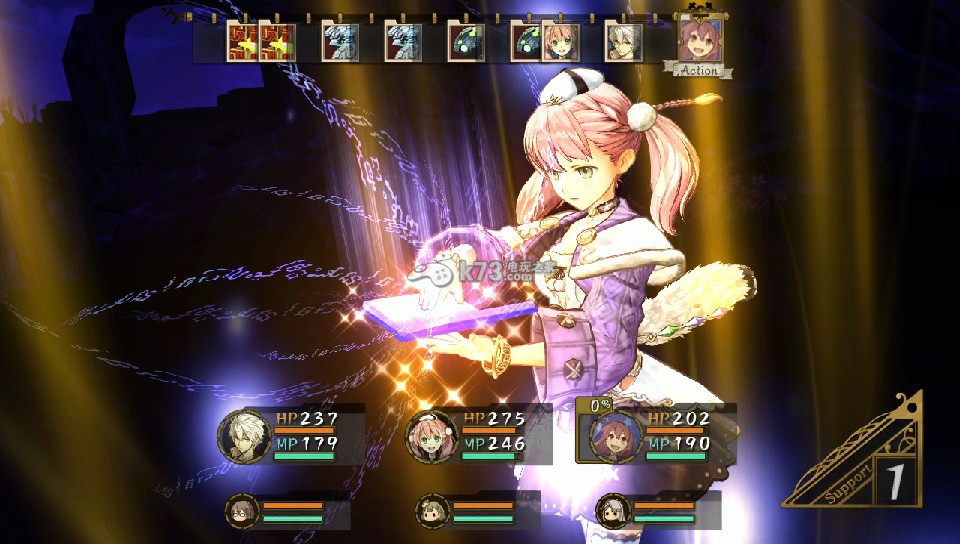Image resolution: width=960 pixels, height=544 pixels.
Task: Choose the pink-haired girl's turn order portrait
Action: point(560,43)
